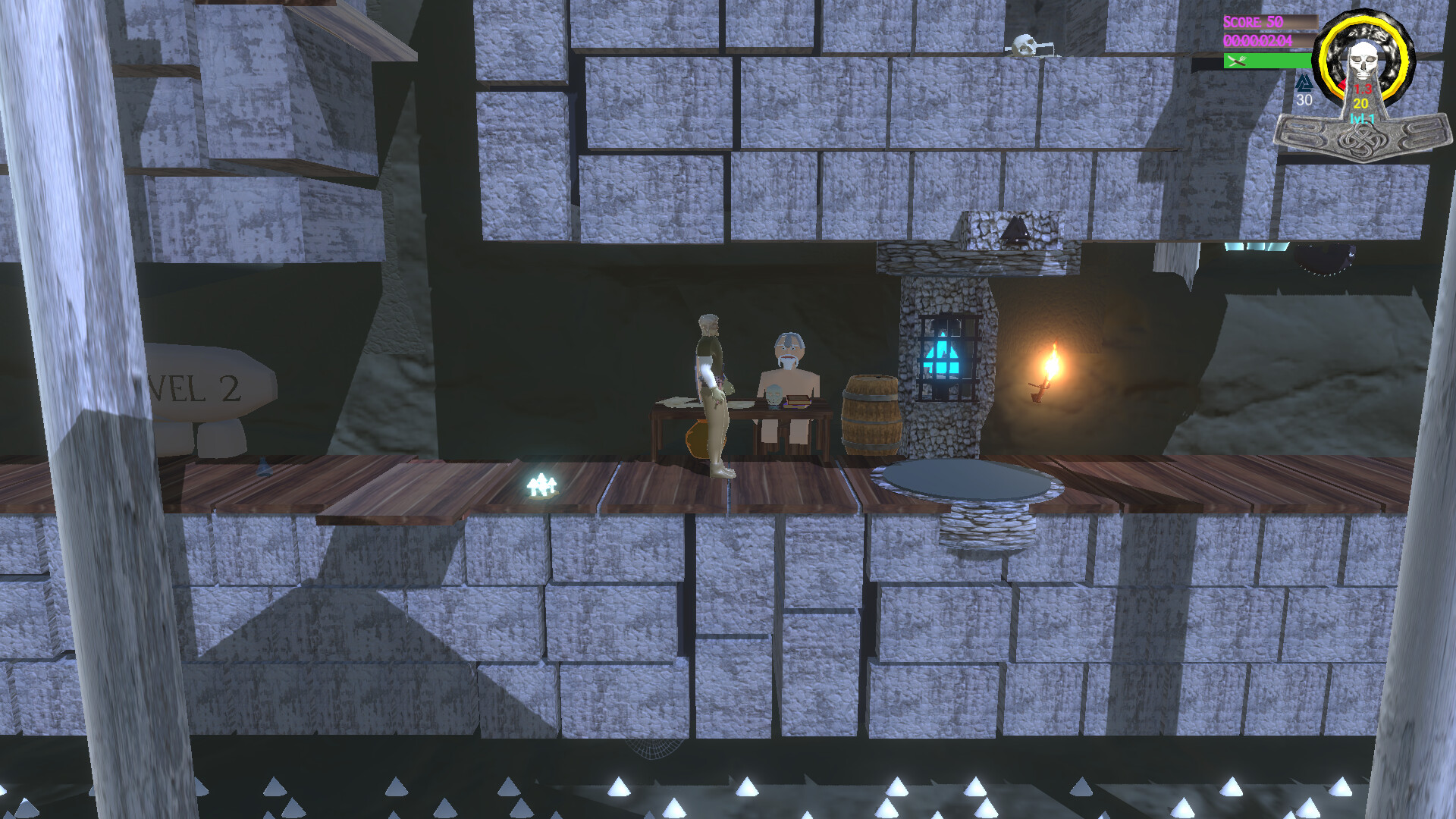Click the yellow 20 counter on the amulet
Screen dimensions: 1456x819
(x=1362, y=103)
